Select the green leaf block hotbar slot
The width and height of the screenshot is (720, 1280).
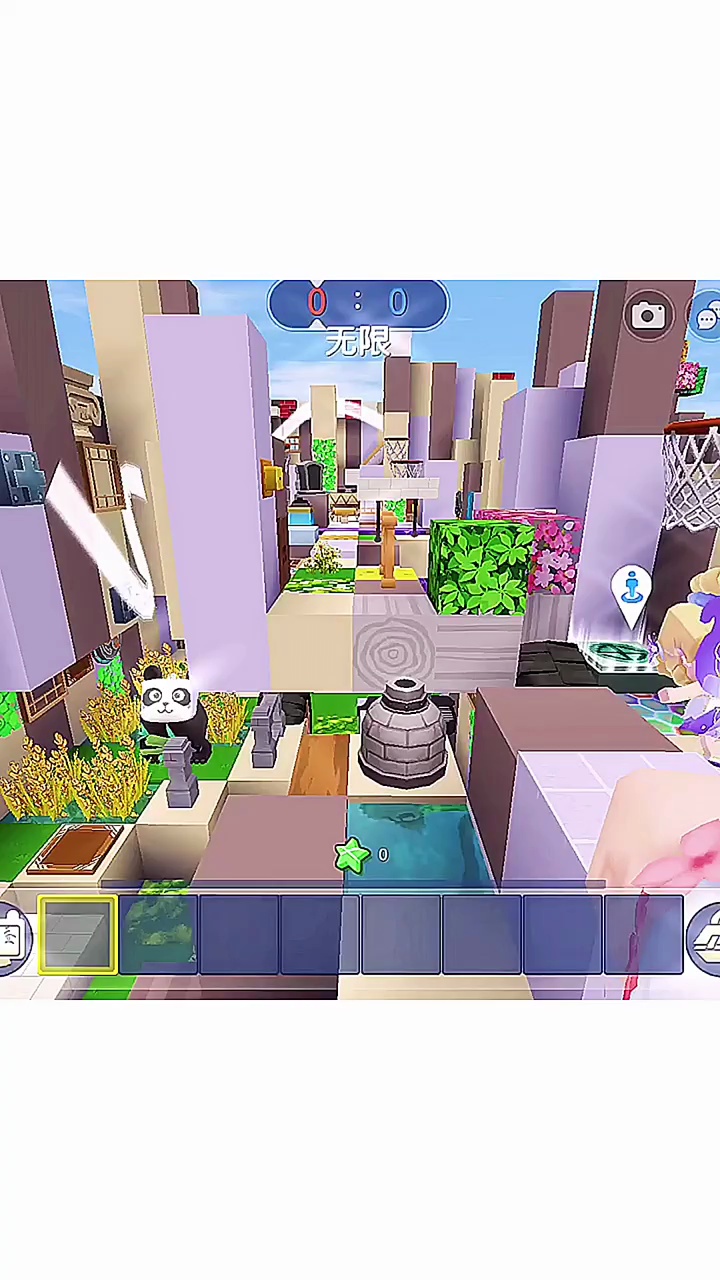pos(159,935)
